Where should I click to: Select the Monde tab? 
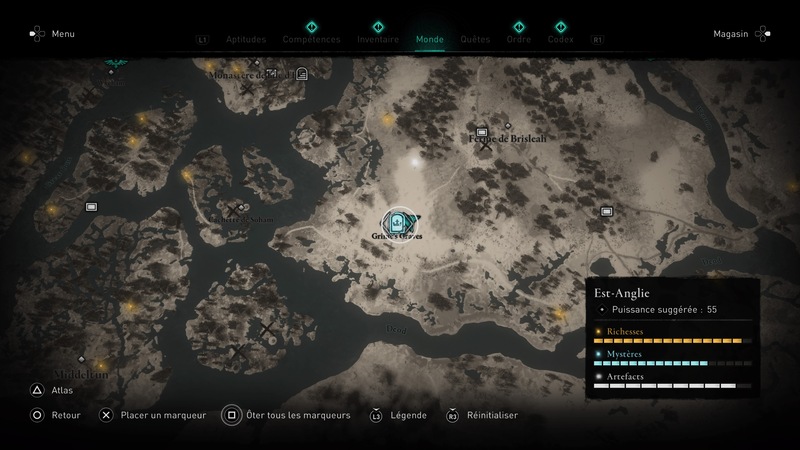[430, 40]
